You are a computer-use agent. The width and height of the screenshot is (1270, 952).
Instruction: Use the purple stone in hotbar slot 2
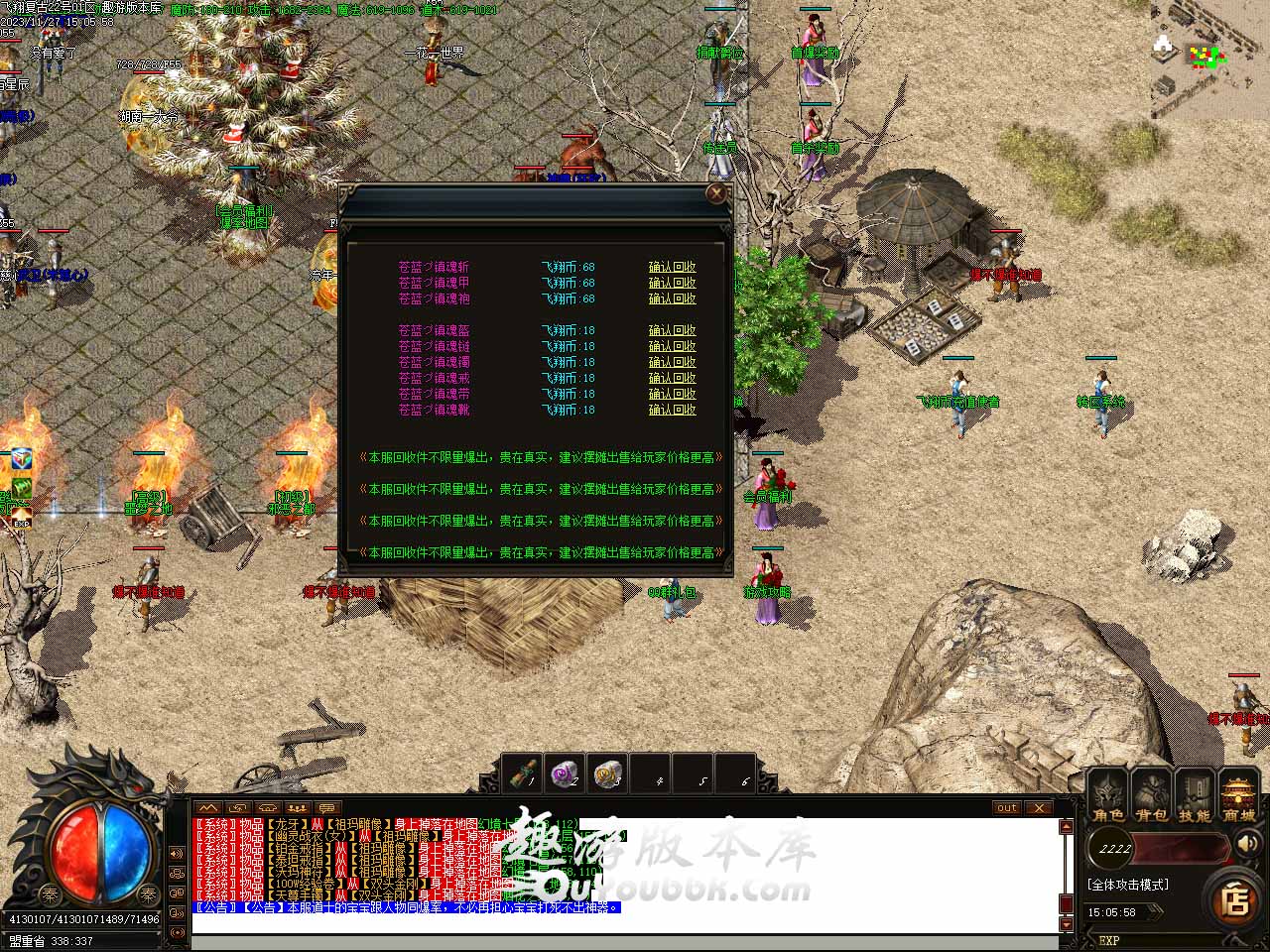566,773
